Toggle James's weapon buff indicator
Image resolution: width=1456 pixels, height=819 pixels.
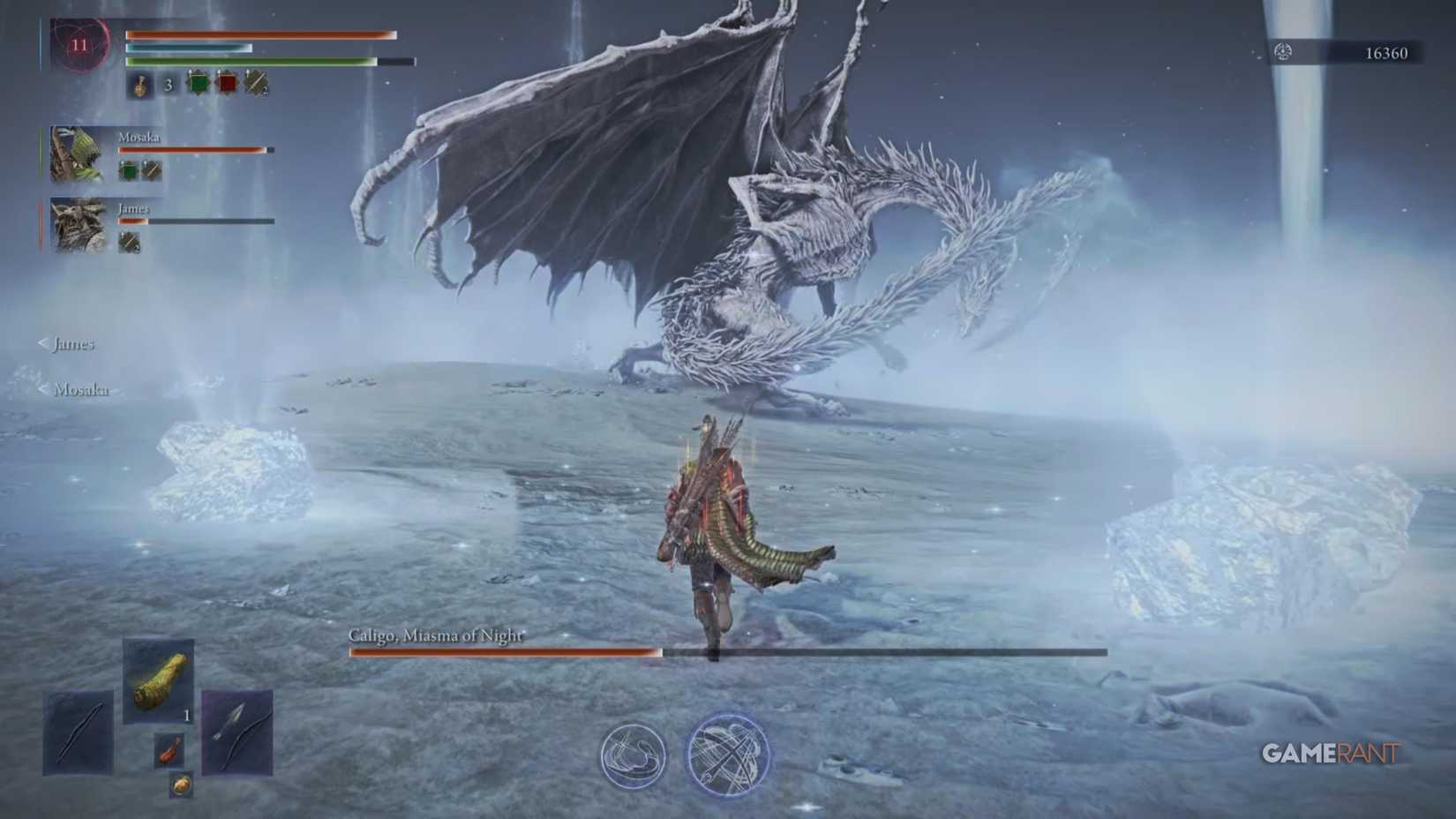(x=128, y=242)
